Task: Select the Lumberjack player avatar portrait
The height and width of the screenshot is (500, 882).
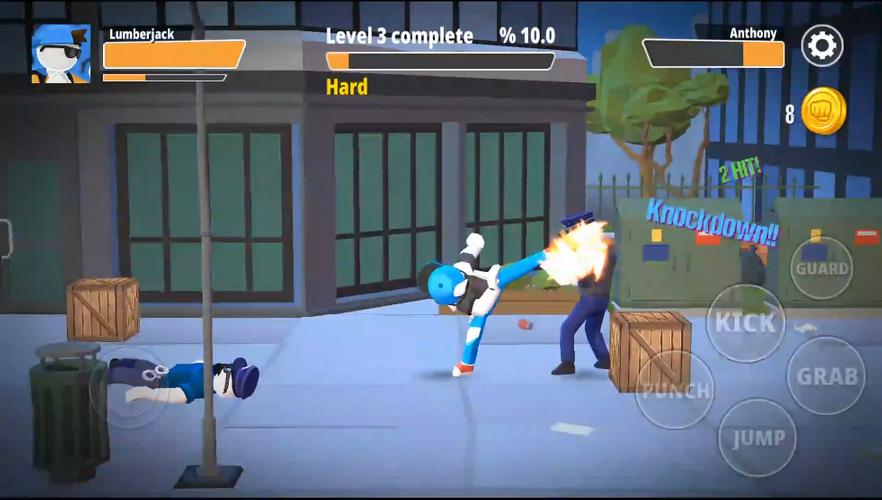Action: pyautogui.click(x=61, y=54)
